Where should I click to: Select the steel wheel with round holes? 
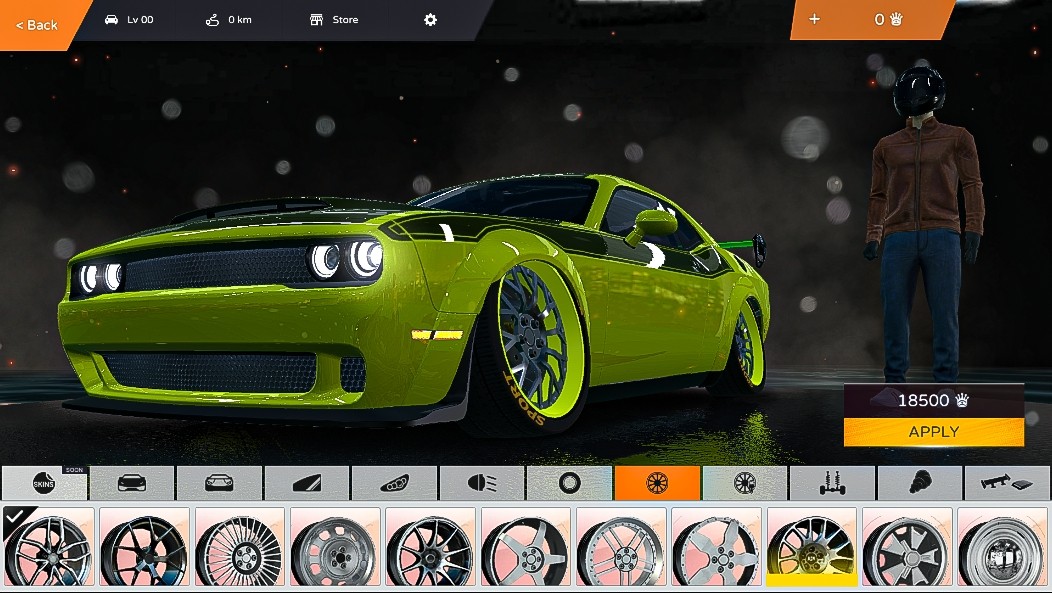334,546
